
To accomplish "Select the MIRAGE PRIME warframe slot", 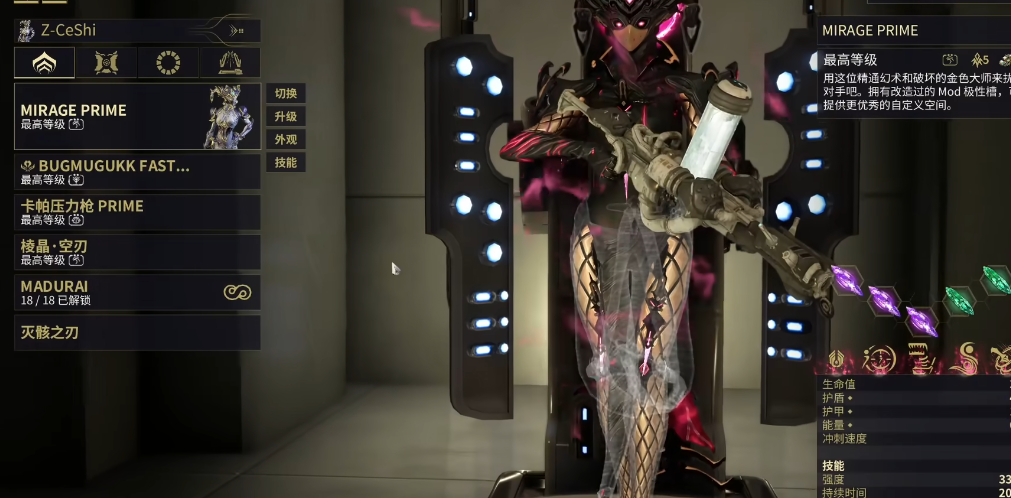I will point(137,116).
